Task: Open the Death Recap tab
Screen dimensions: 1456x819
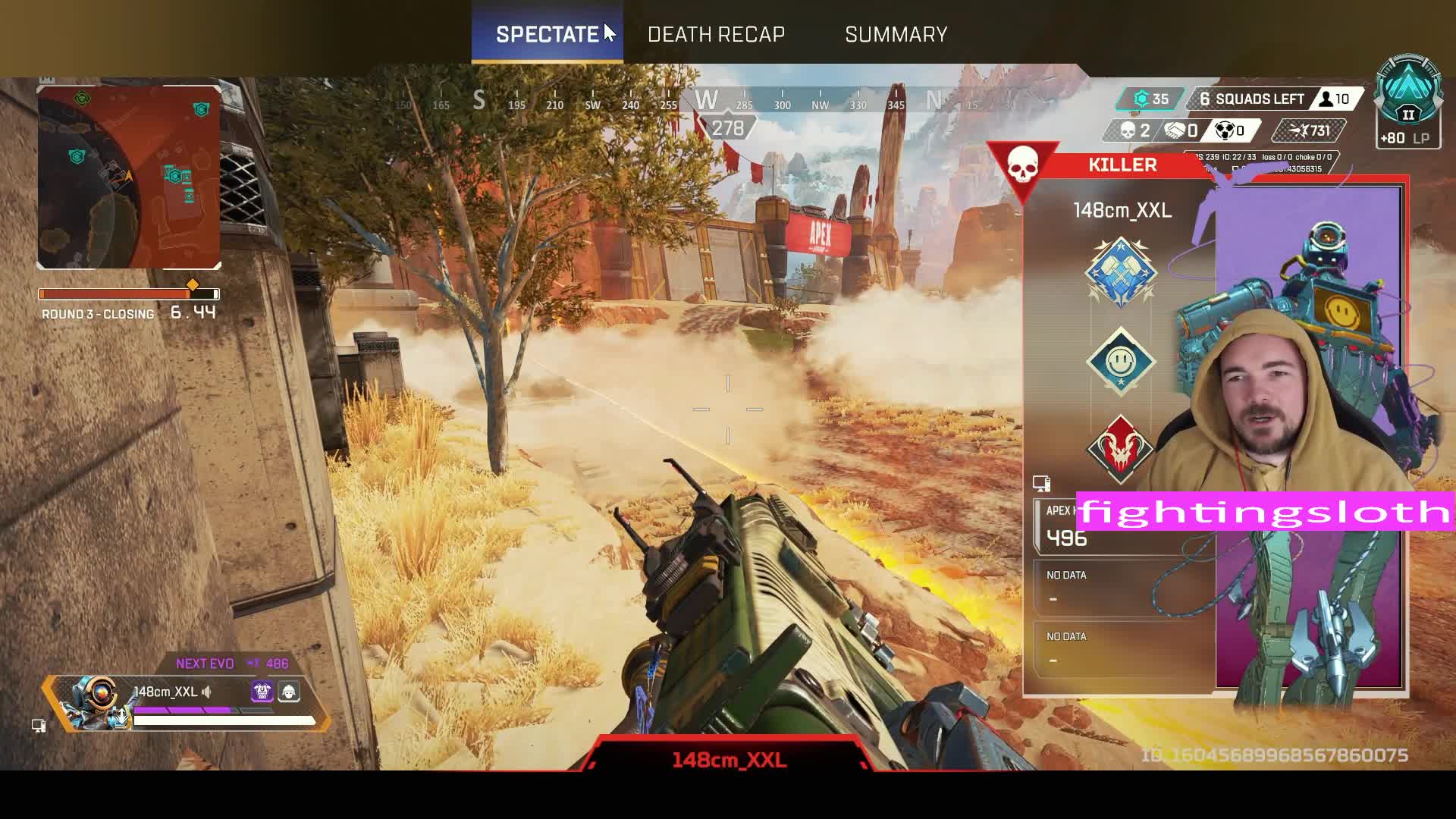Action: [x=716, y=34]
